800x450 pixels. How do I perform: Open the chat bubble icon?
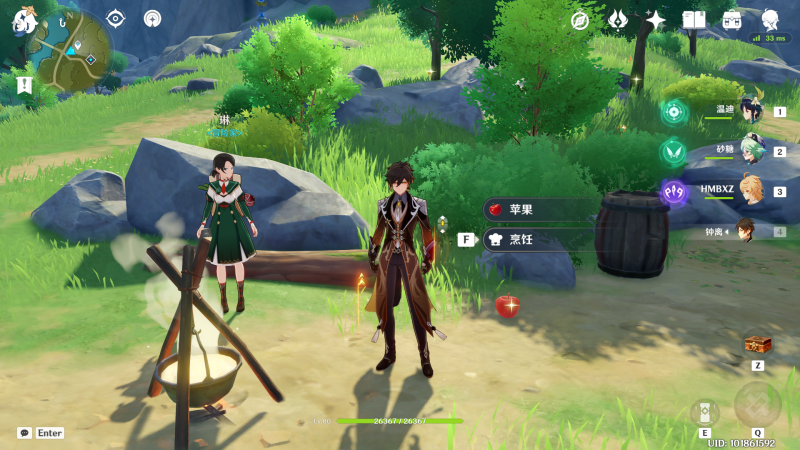pyautogui.click(x=24, y=433)
